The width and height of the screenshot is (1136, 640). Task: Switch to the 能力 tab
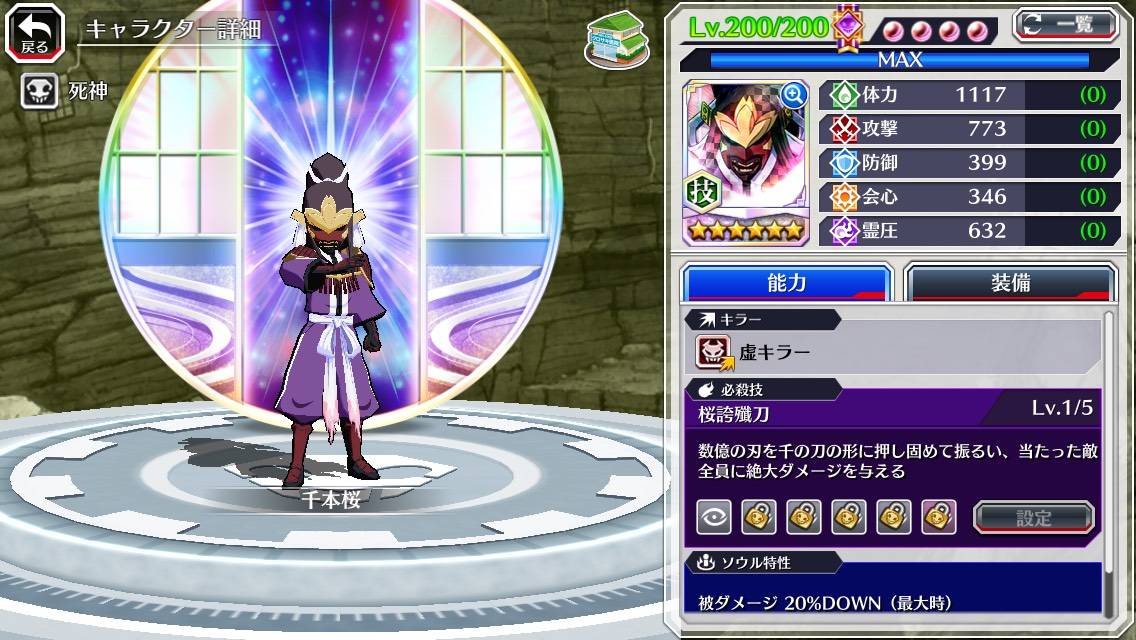point(786,283)
